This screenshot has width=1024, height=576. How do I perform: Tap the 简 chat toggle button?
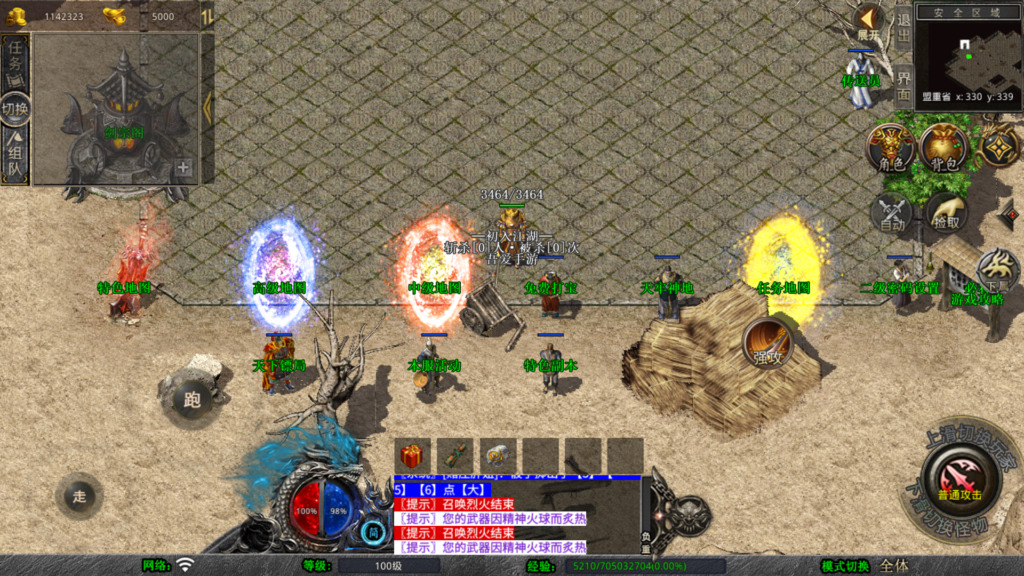(374, 533)
